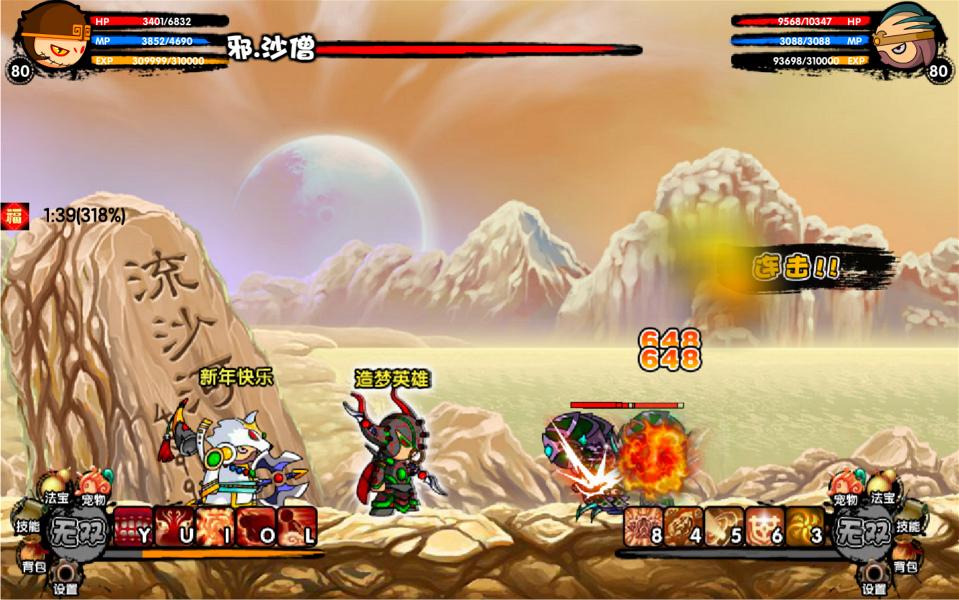Activate the skill labeled L
This screenshot has width=959, height=600.
[x=297, y=526]
